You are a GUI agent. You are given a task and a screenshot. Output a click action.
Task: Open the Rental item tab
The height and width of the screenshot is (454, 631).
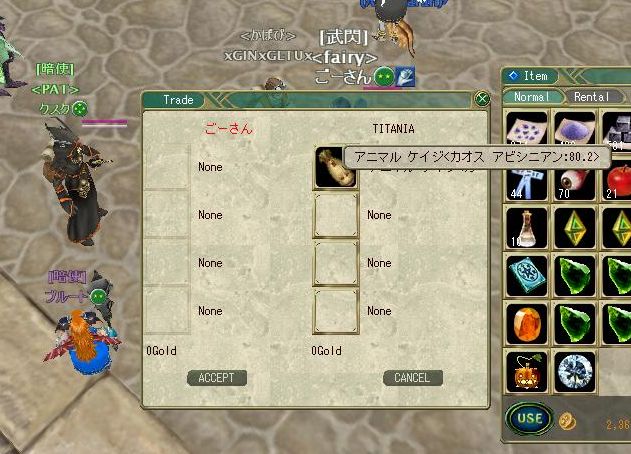(592, 97)
